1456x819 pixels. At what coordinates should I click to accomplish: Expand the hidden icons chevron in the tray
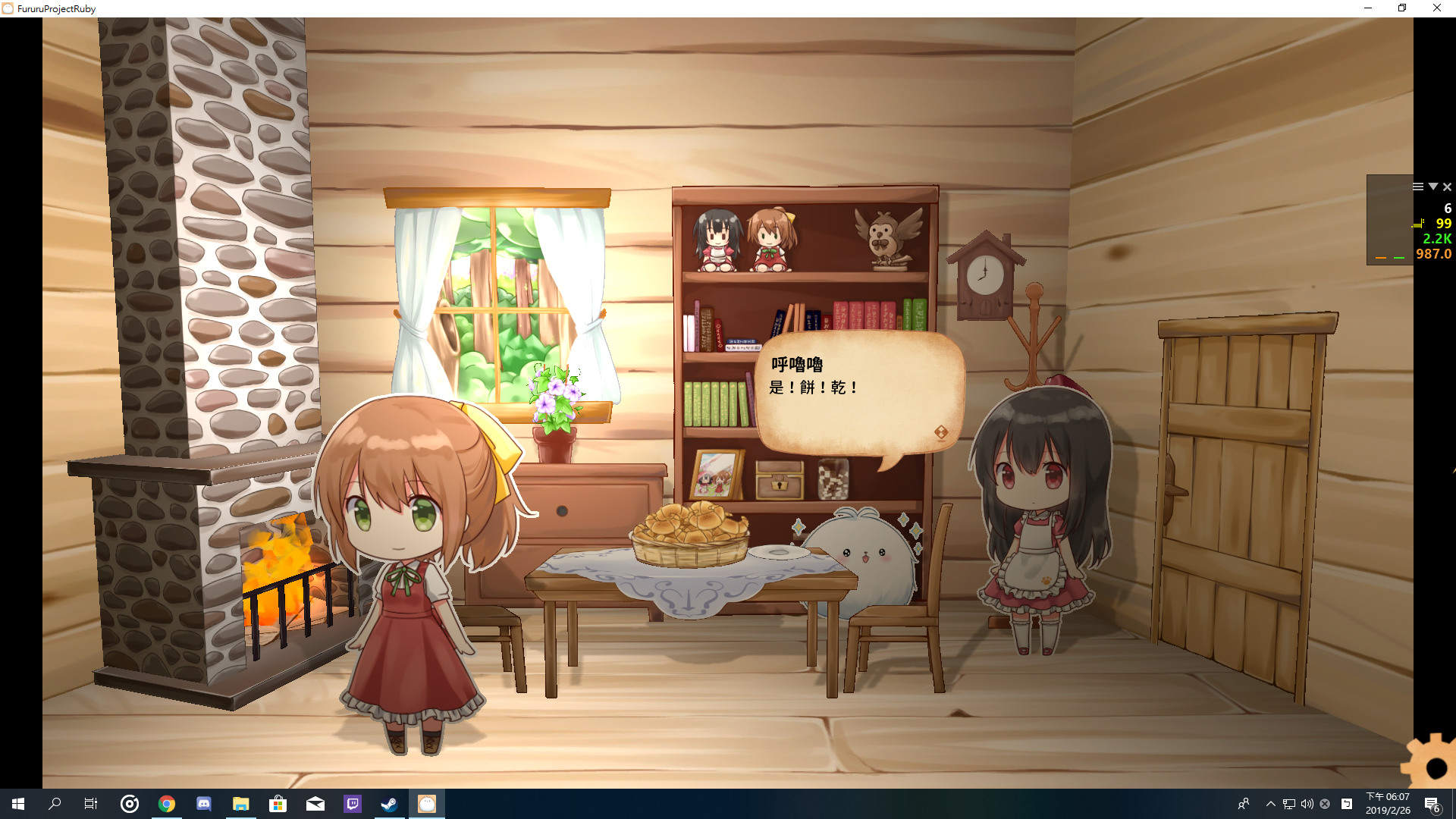1269,805
